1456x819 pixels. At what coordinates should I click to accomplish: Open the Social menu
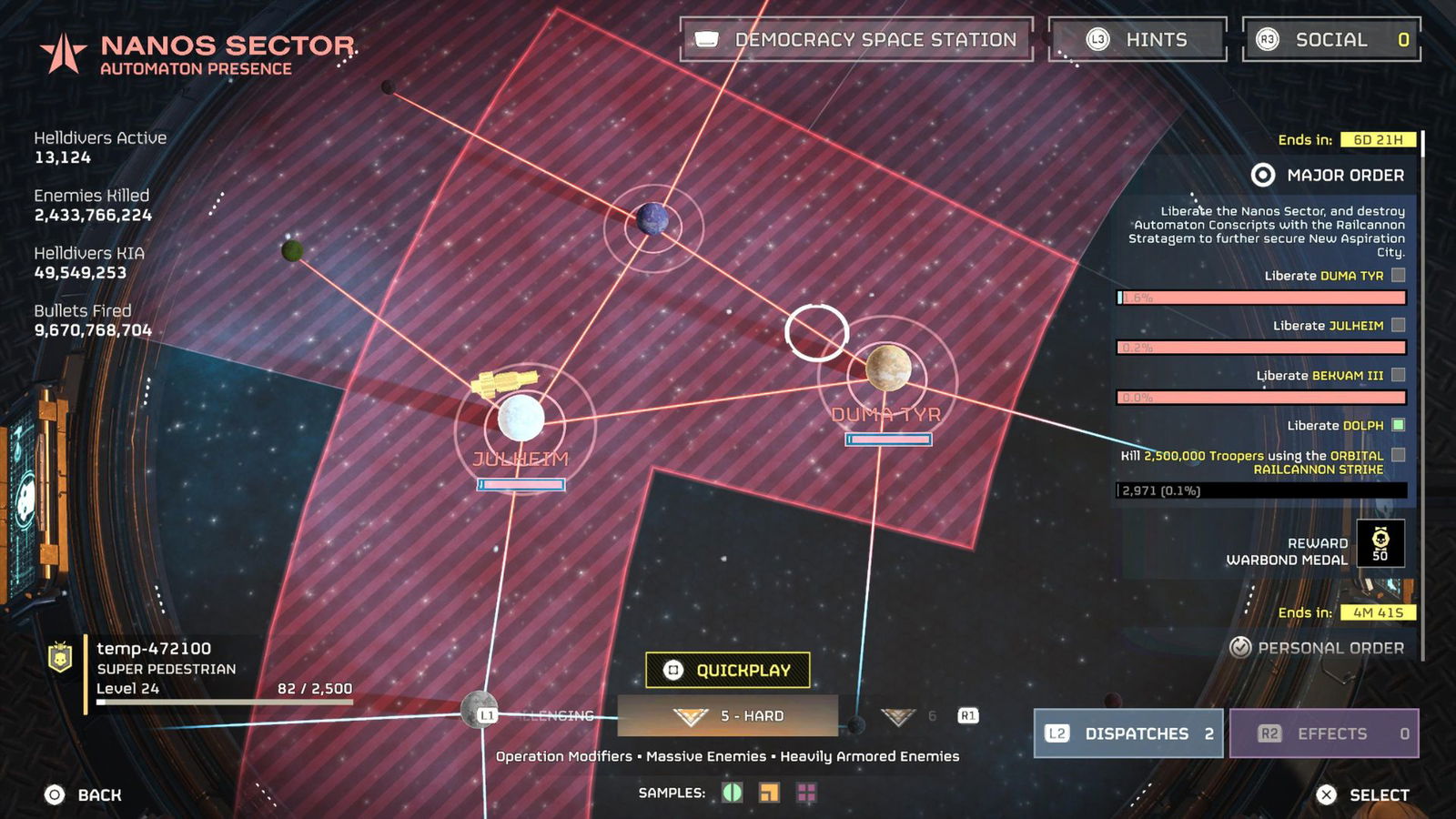(1331, 40)
